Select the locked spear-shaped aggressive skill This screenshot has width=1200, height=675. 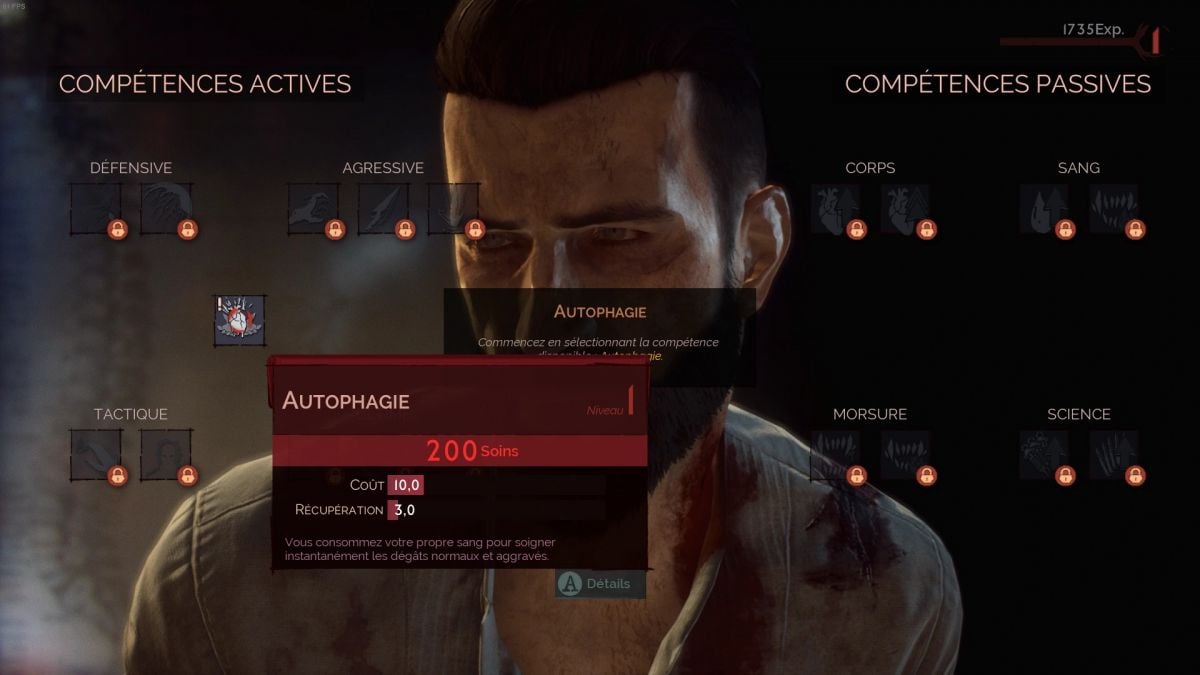(383, 209)
